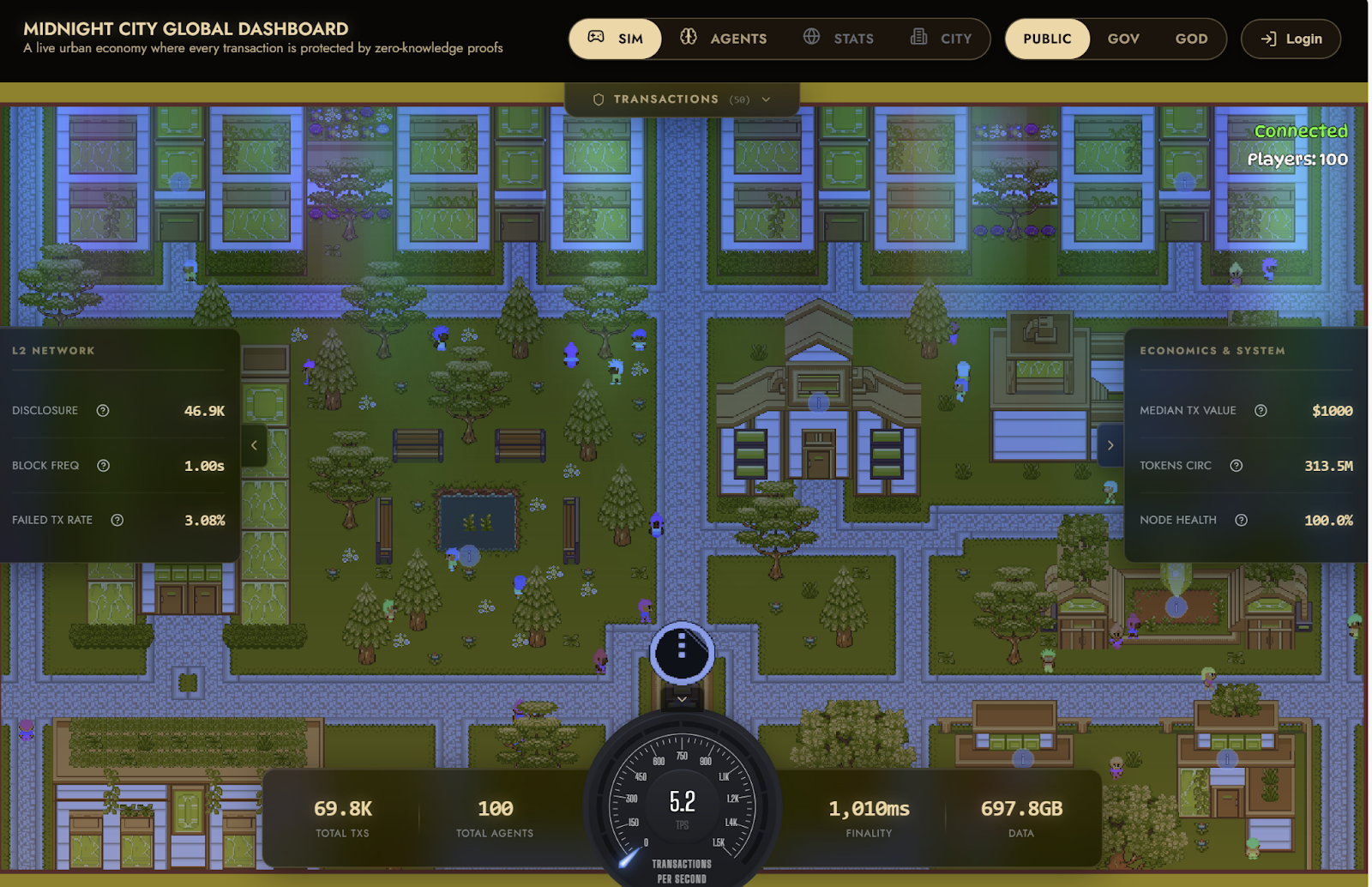Open the three-dot round menu button
Viewport: 1372px width, 887px height.
(x=682, y=653)
